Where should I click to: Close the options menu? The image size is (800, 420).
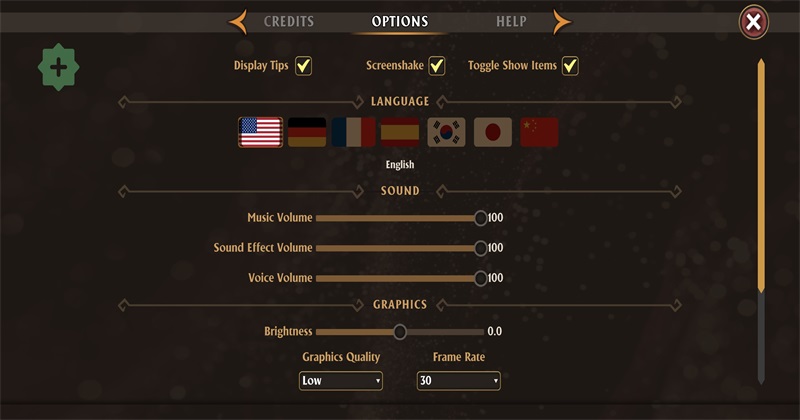pos(754,22)
